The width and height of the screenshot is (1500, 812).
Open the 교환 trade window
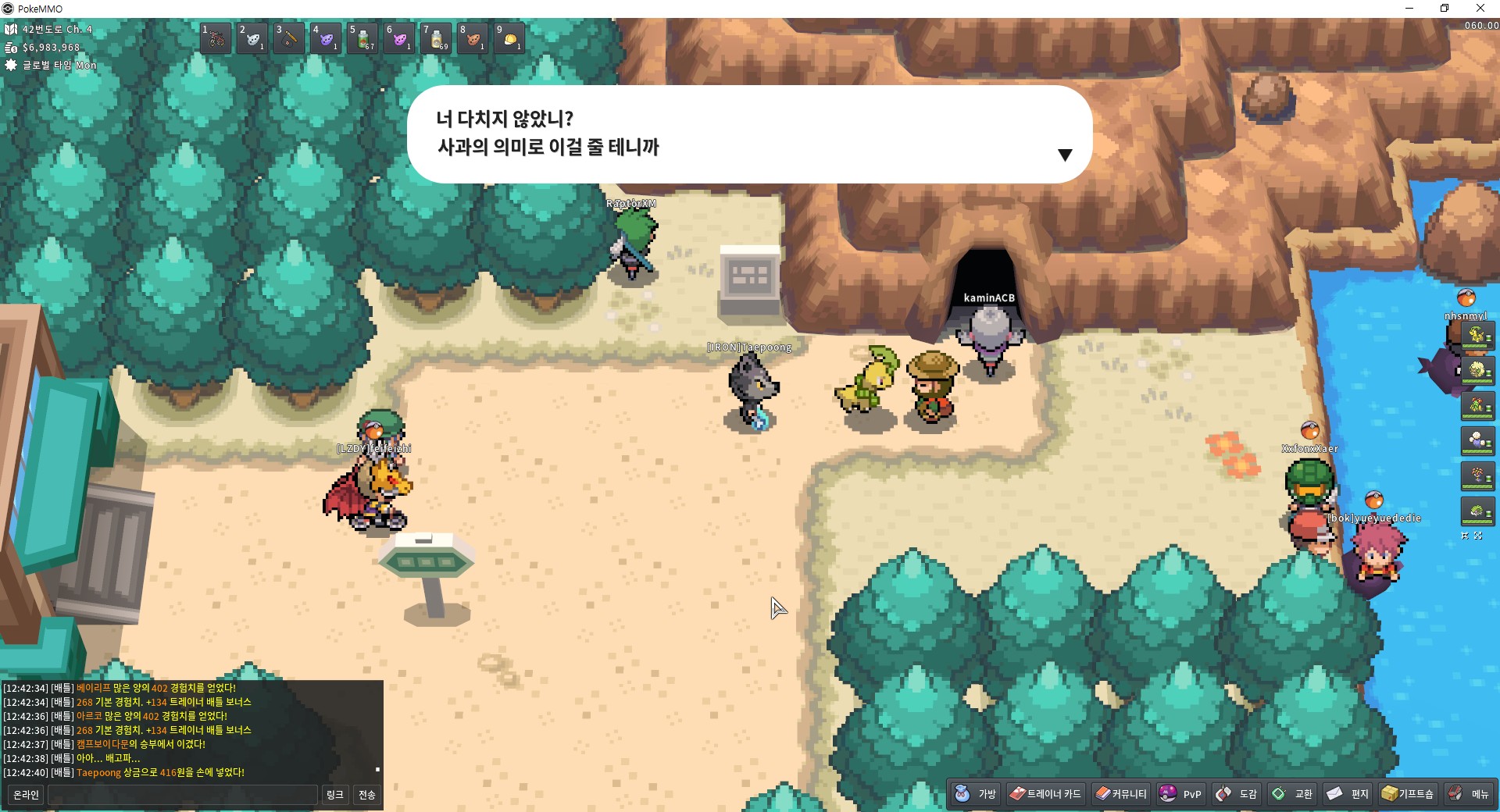pos(1292,794)
